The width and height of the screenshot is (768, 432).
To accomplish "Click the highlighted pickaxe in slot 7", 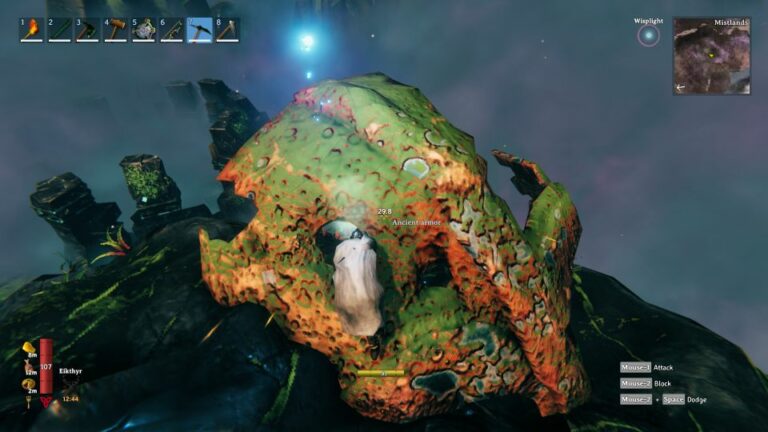I will click(200, 30).
